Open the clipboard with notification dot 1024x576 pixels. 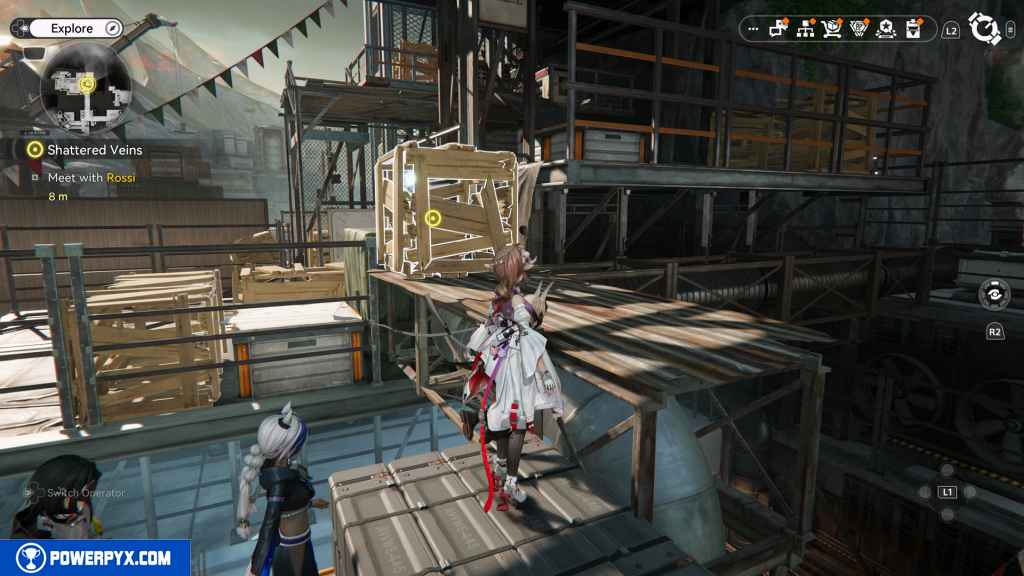click(x=913, y=29)
